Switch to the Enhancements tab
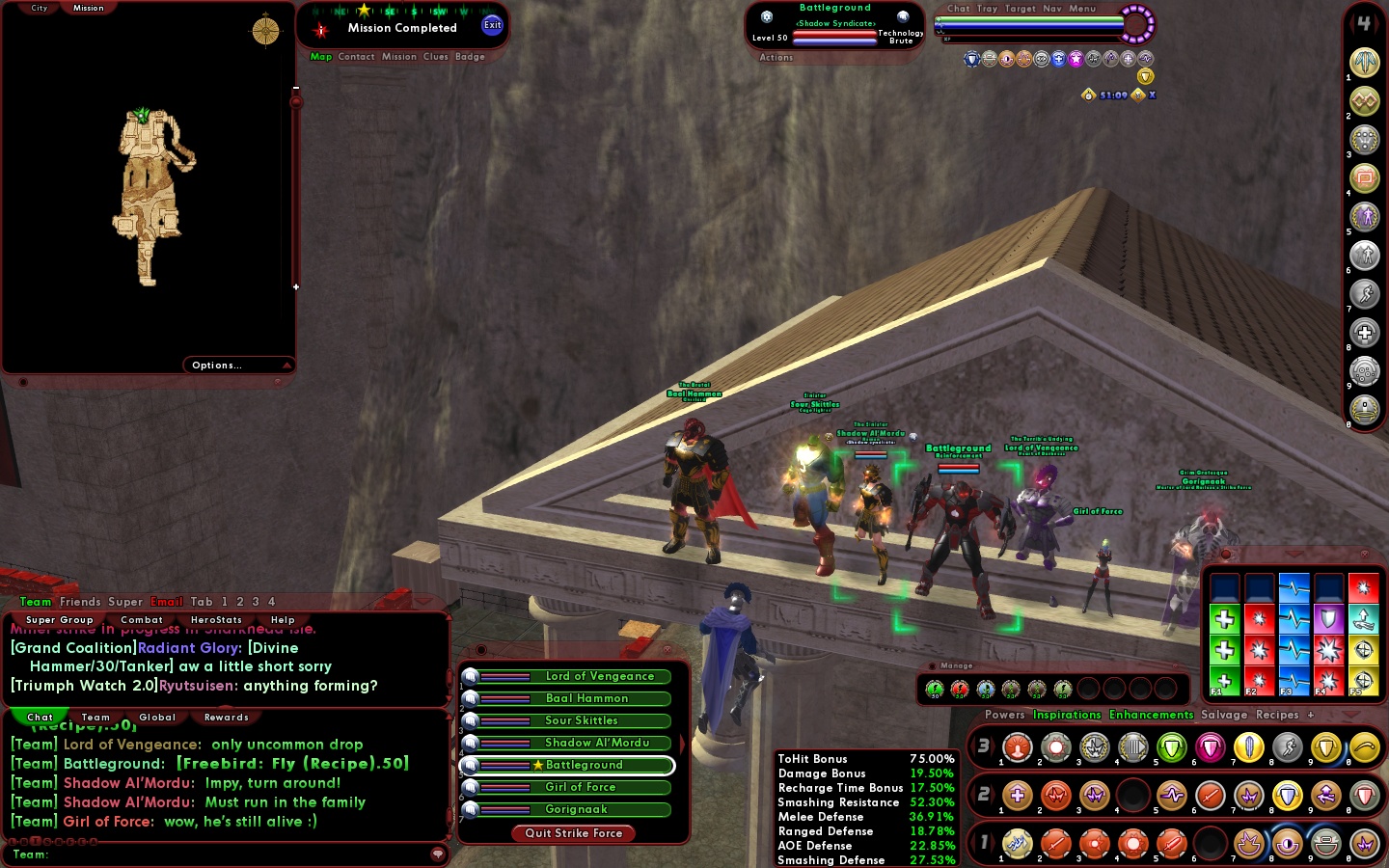This screenshot has height=868, width=1389. pyautogui.click(x=1151, y=715)
